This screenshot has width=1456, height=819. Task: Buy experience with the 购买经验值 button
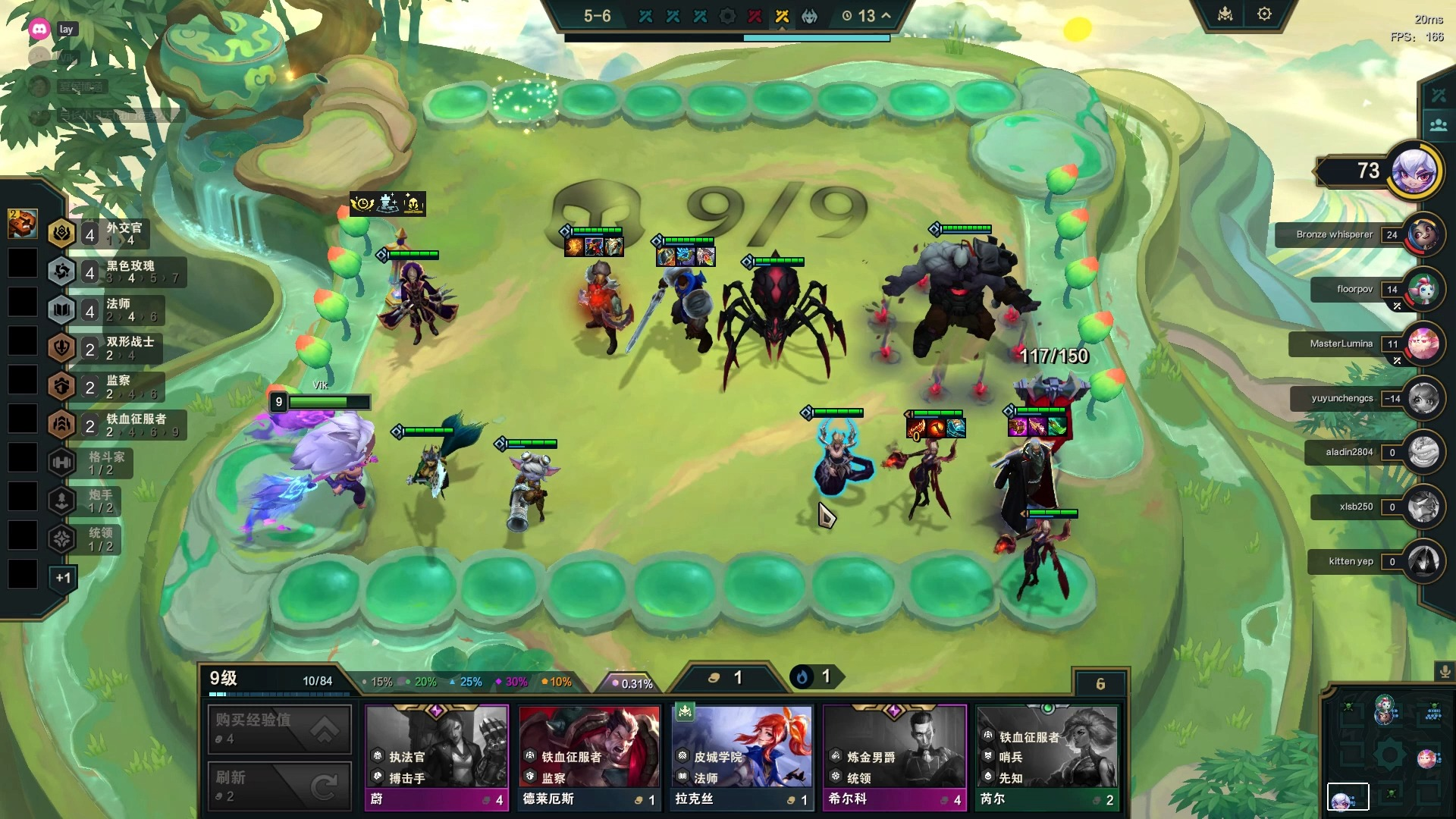pos(279,729)
